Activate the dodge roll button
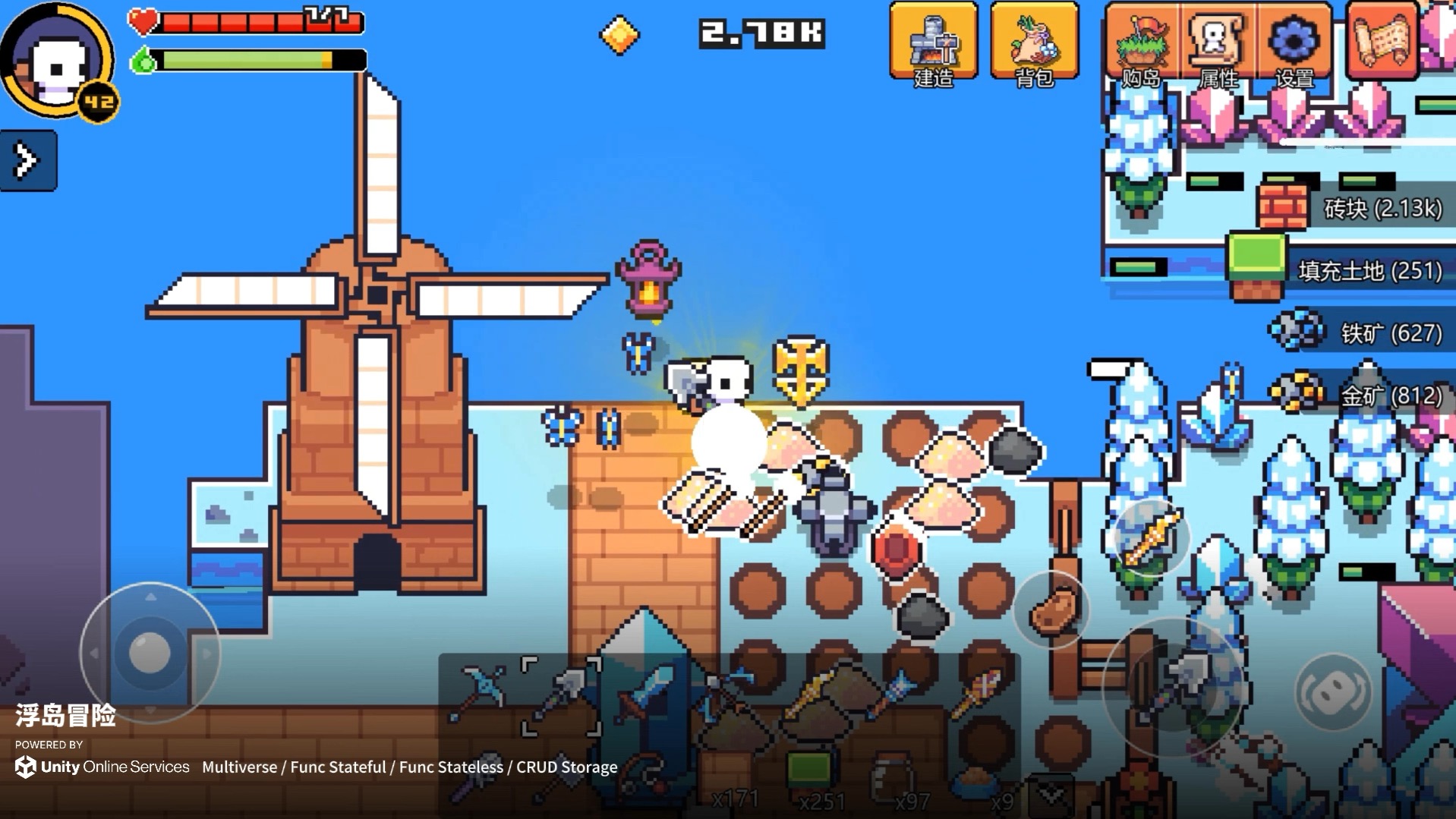Viewport: 1456px width, 819px height. click(x=1332, y=691)
